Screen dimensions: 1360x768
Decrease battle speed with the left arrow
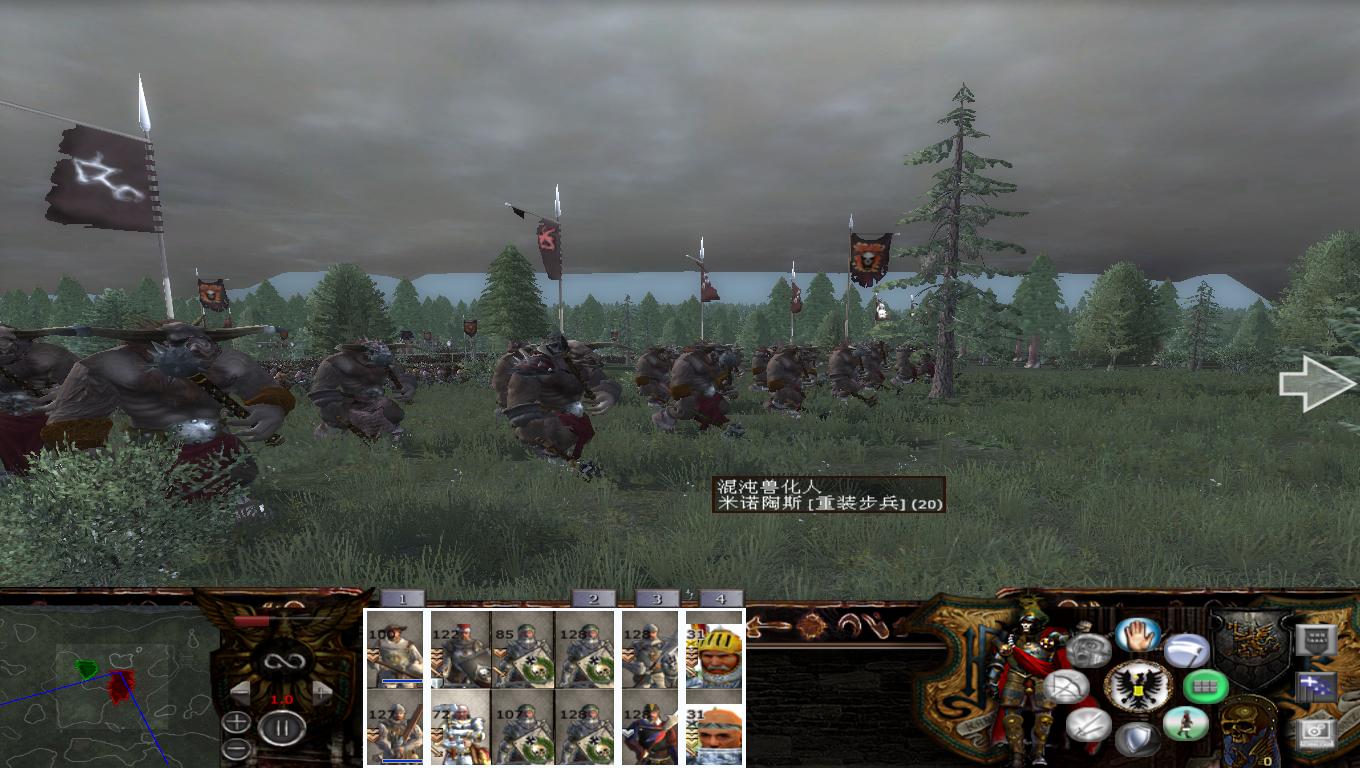241,691
